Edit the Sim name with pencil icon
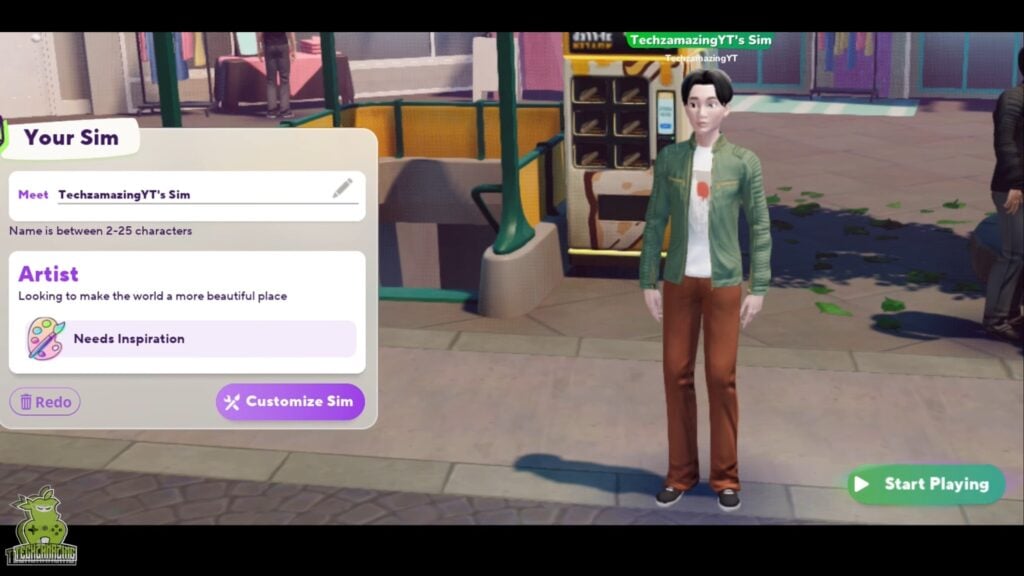Viewport: 1024px width, 576px height. tap(343, 188)
